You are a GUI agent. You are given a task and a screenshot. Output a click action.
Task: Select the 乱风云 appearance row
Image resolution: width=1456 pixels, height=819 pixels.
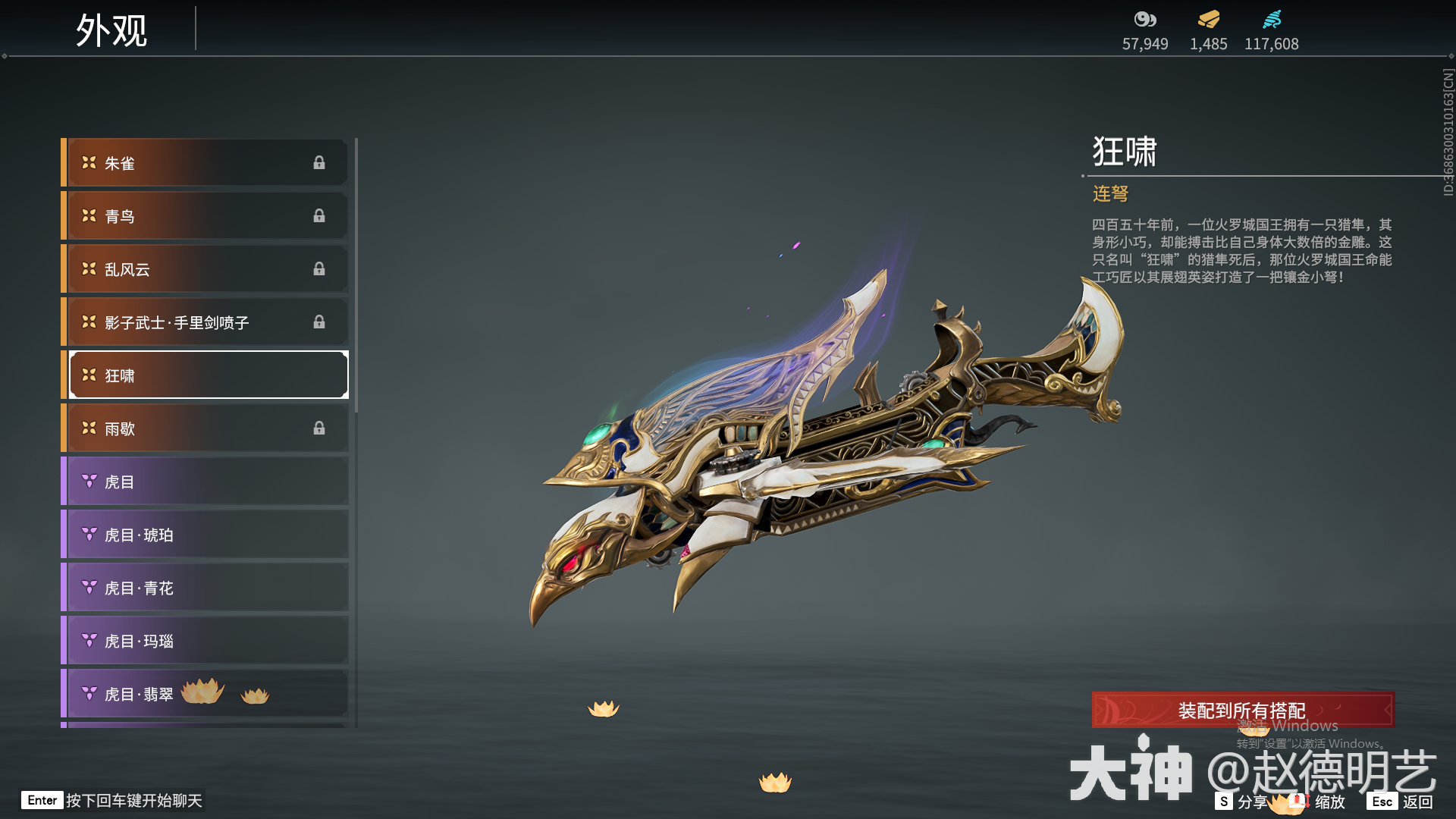tap(206, 269)
